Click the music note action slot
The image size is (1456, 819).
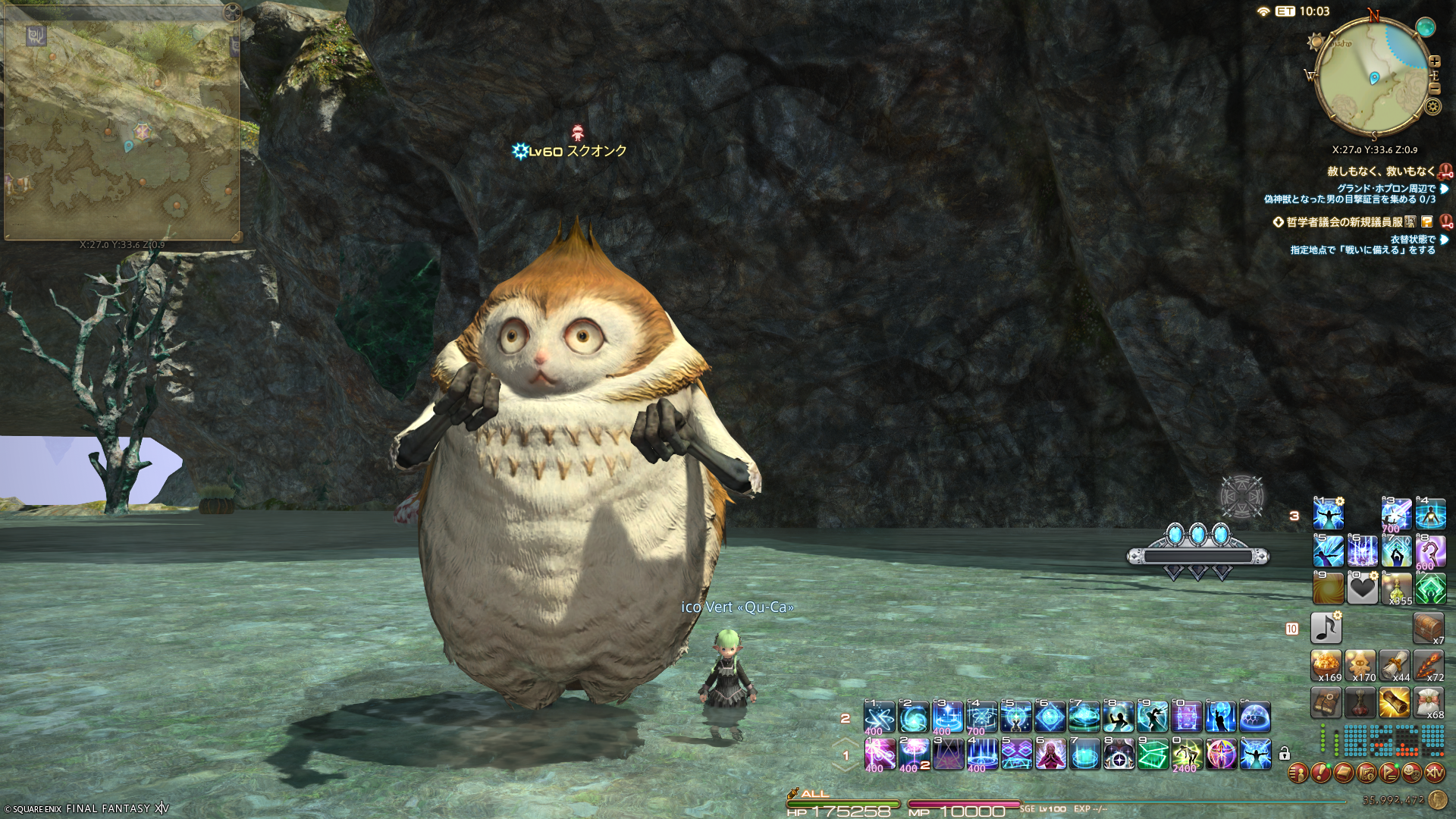pyautogui.click(x=1326, y=628)
